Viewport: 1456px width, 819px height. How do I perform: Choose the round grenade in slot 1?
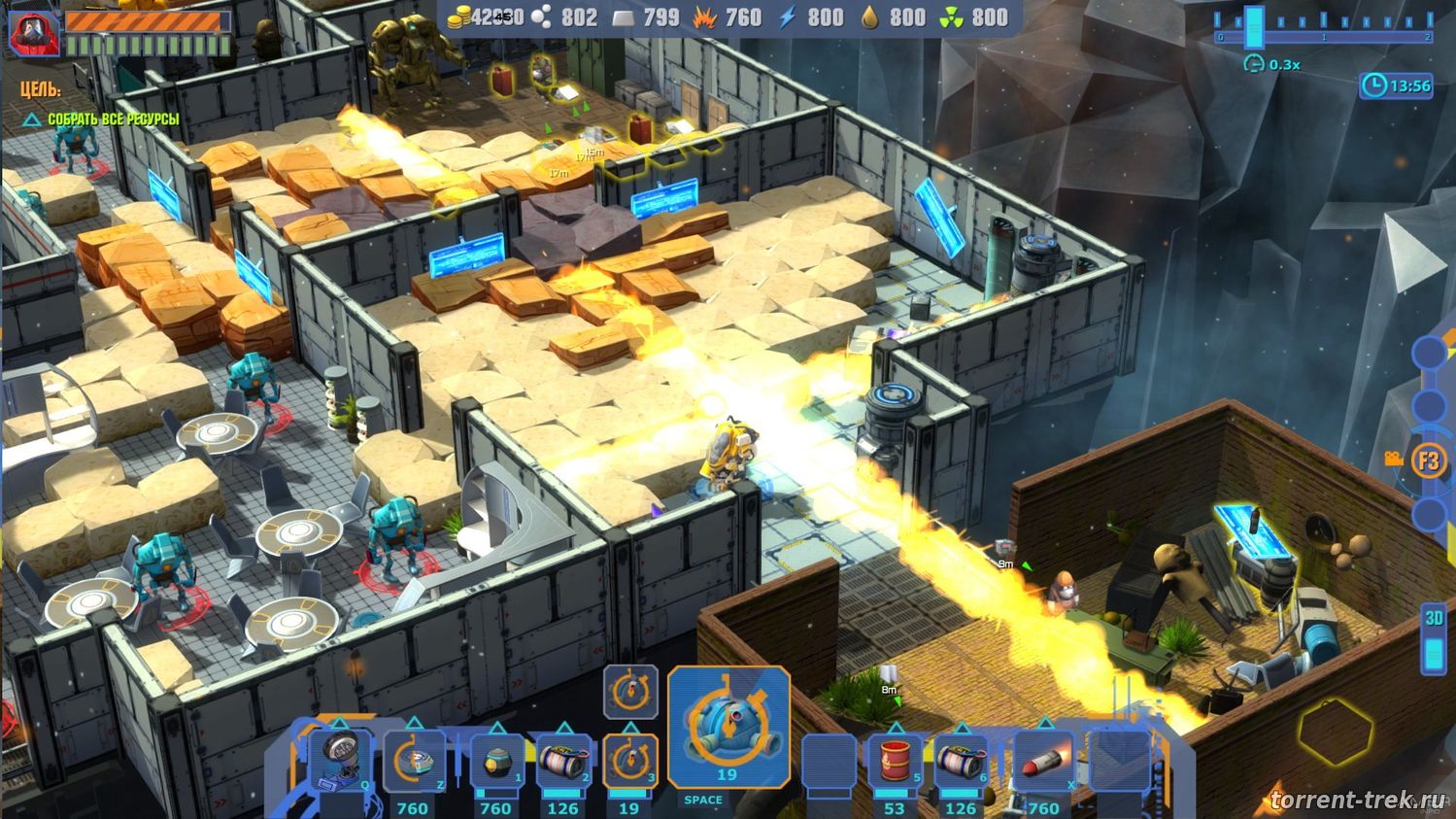(x=496, y=762)
